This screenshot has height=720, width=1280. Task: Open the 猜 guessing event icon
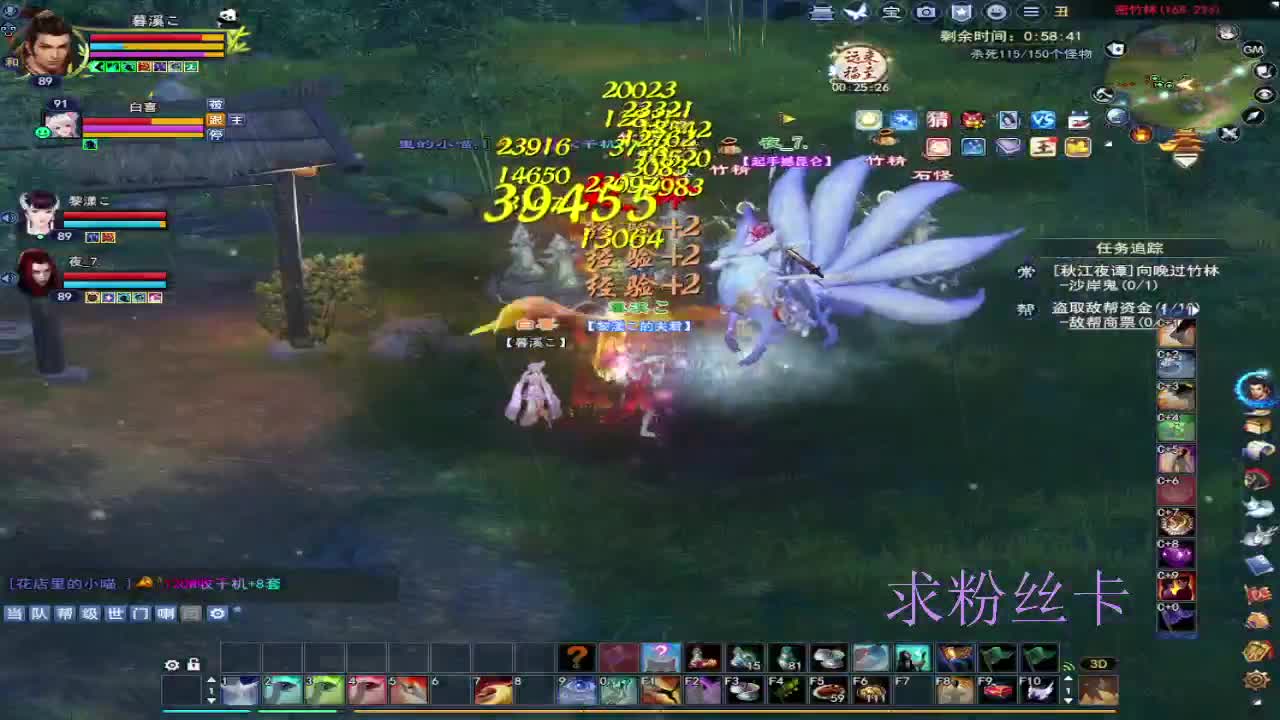pos(939,120)
